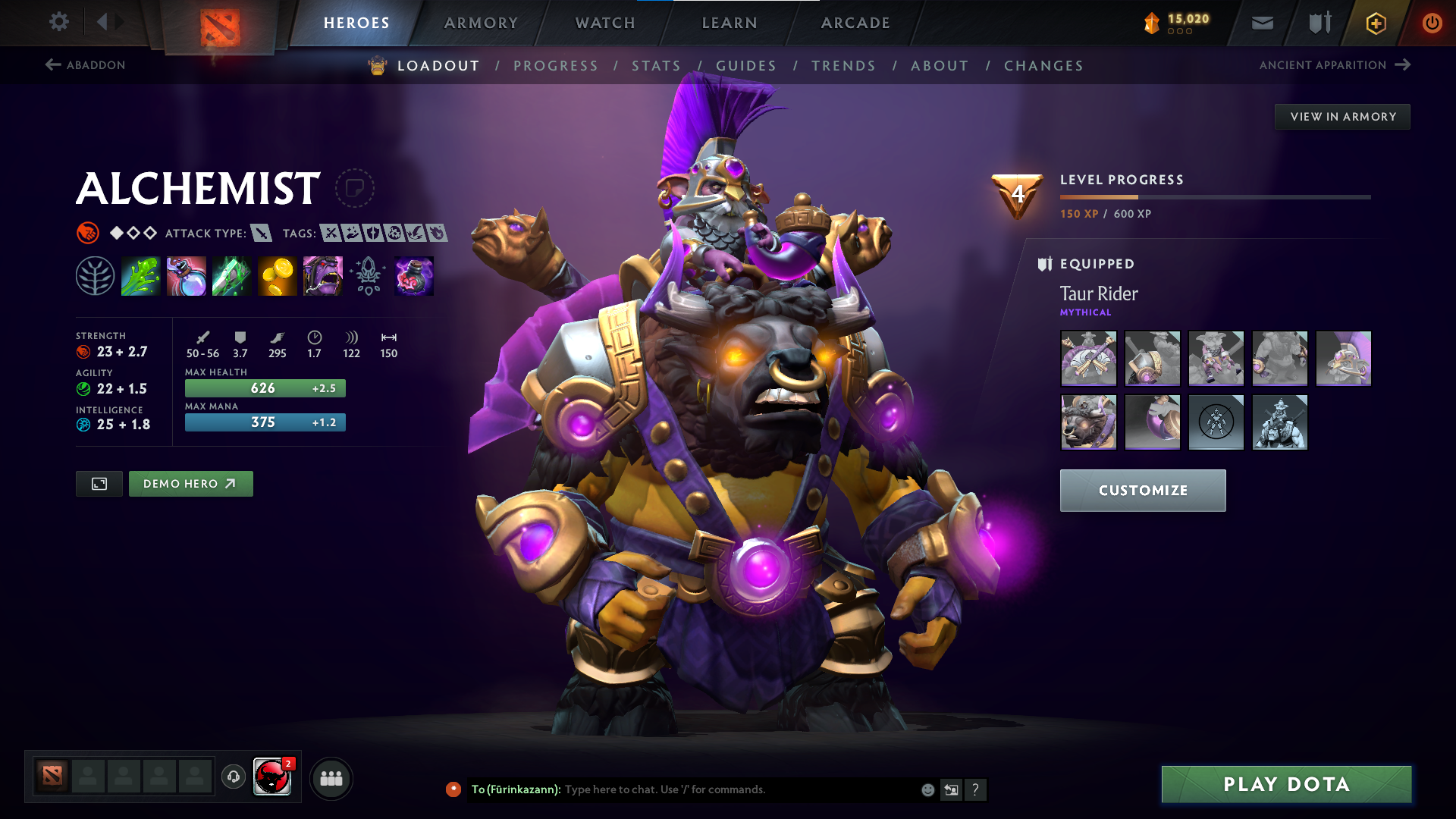Open the Acid Spray ability details
Viewport: 1456px width, 819px height.
(140, 275)
